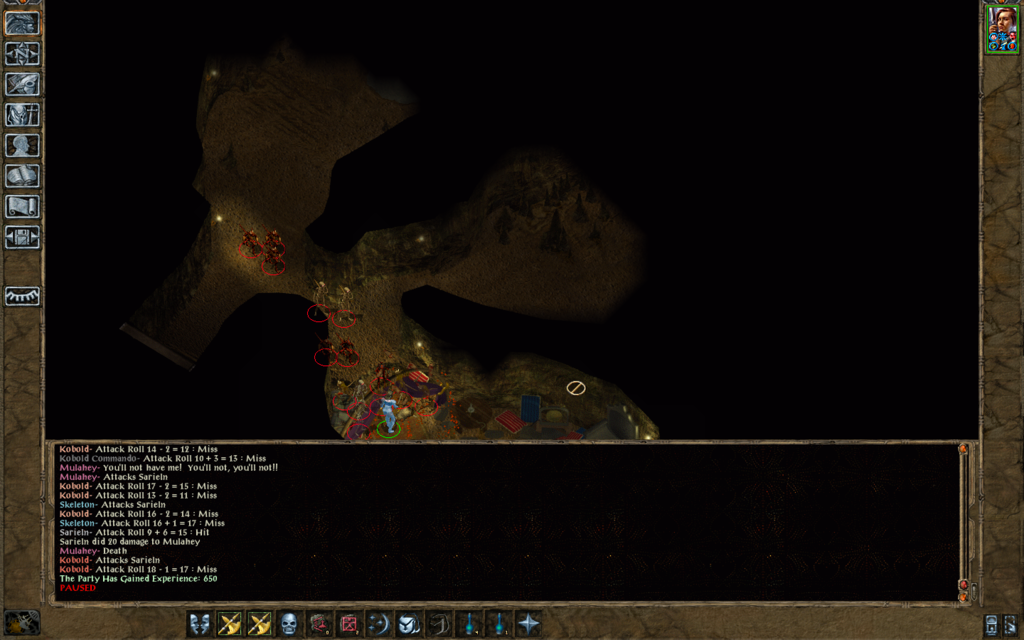Open the priest scroll screen

(22, 206)
